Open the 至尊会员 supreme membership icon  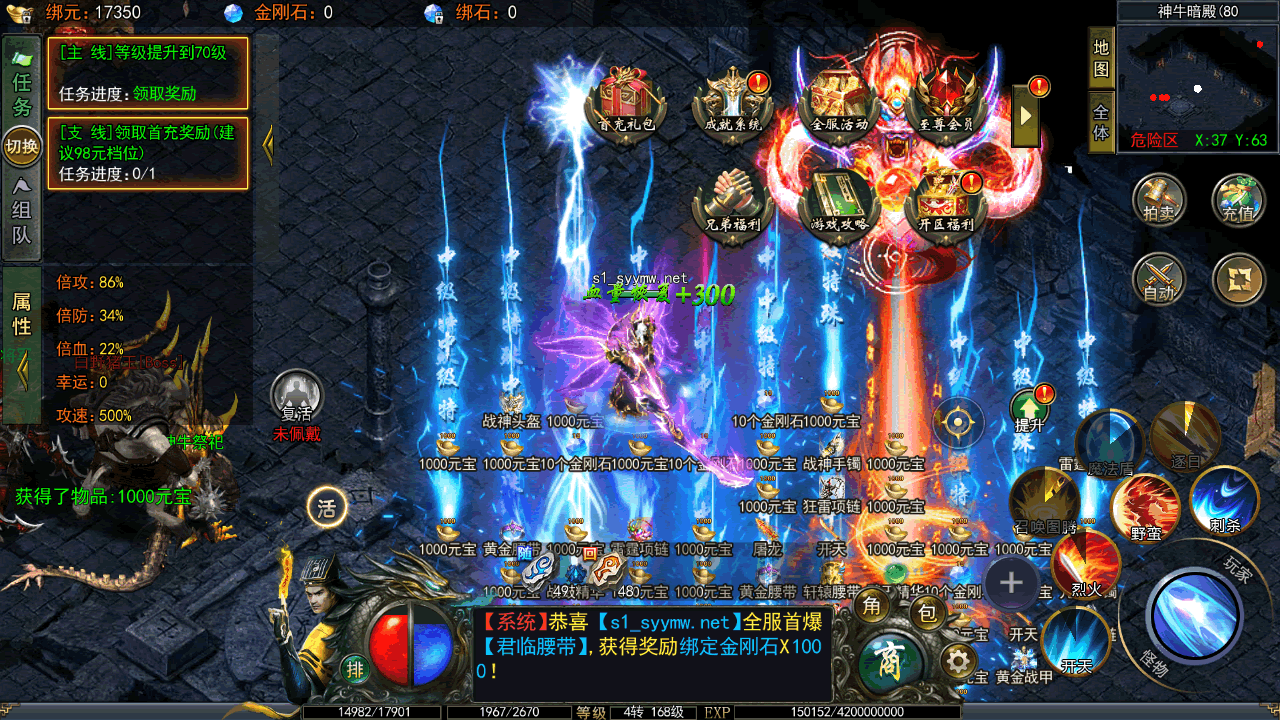pos(945,98)
